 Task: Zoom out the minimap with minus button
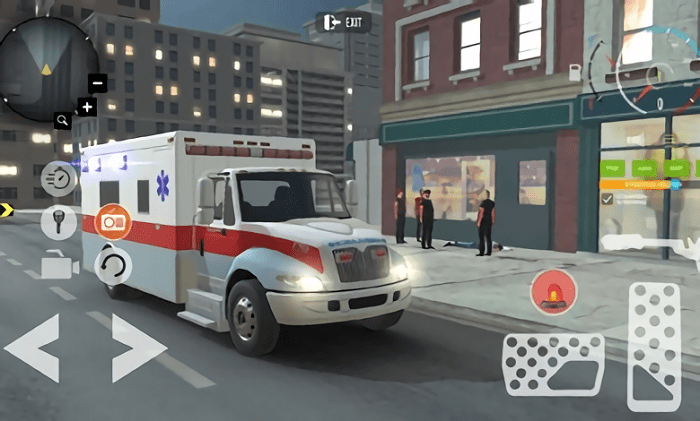click(97, 84)
